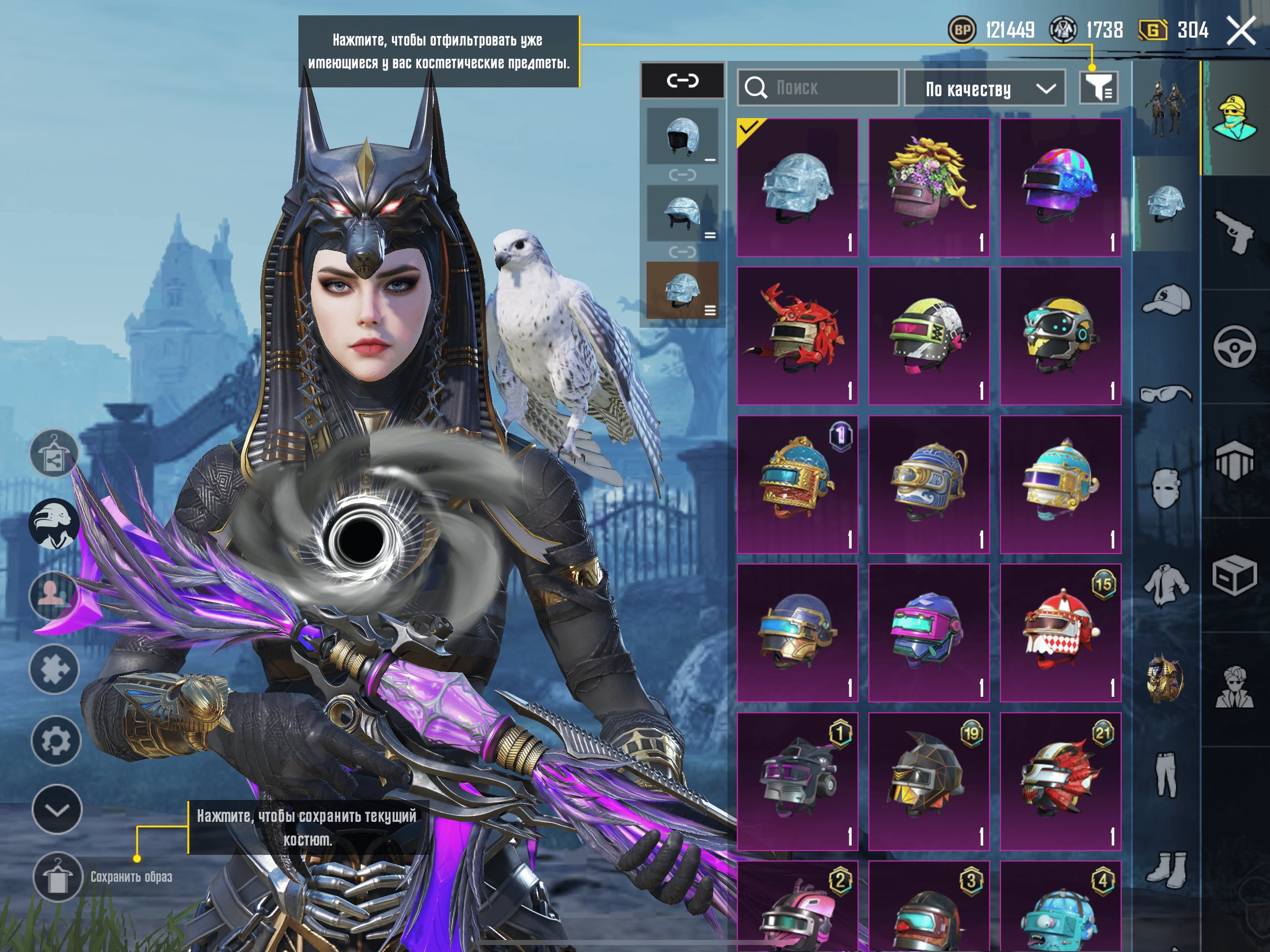
Task: Choose the red crab helmet skin
Action: [x=797, y=335]
